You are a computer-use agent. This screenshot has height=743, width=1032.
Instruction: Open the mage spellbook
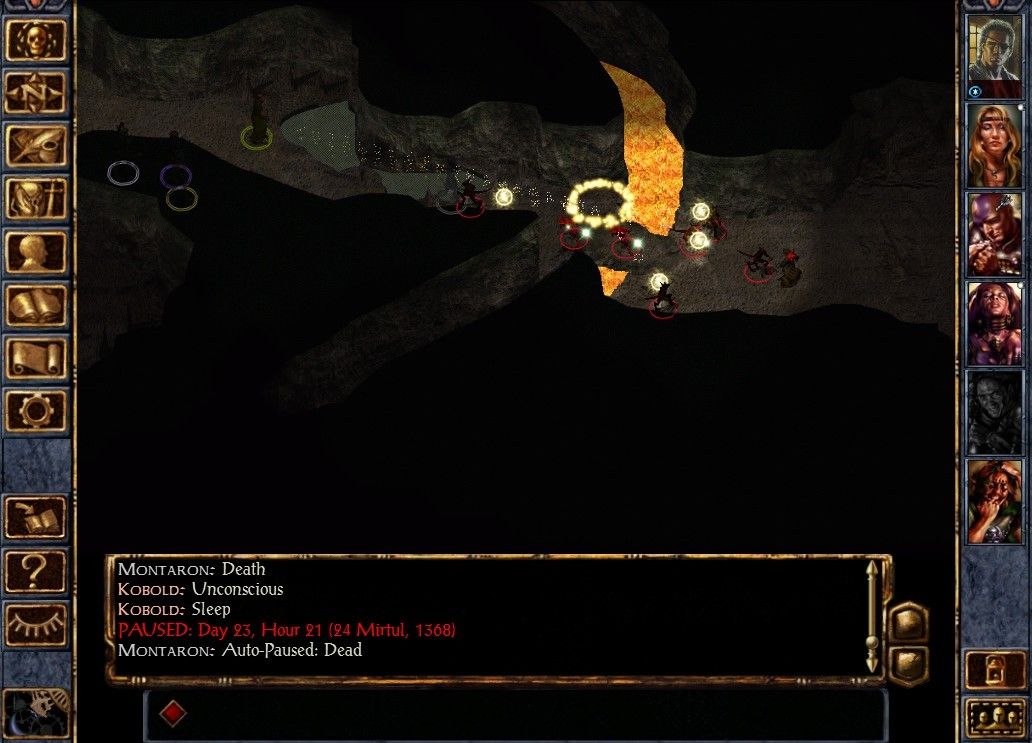coord(37,305)
